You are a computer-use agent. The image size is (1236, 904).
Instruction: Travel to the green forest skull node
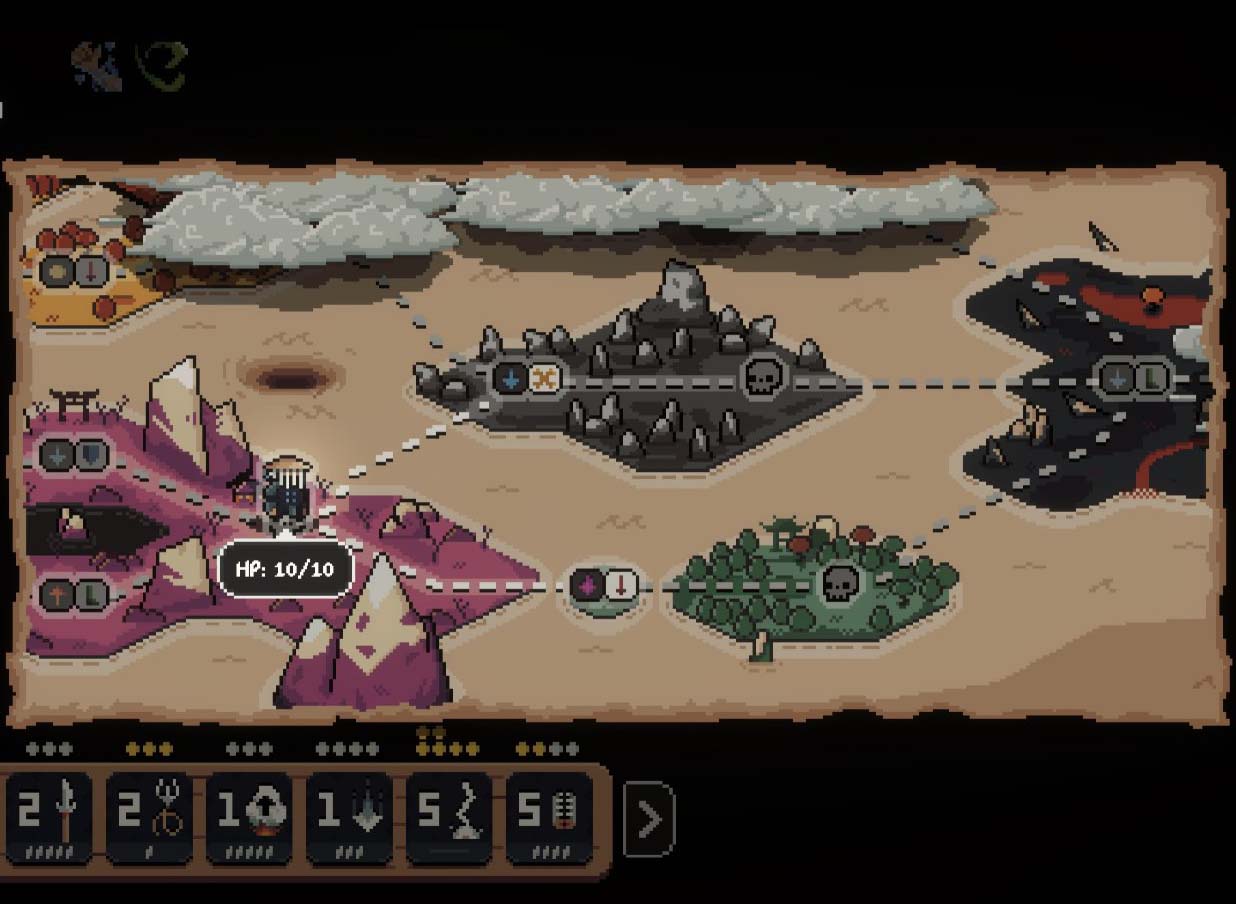(839, 584)
